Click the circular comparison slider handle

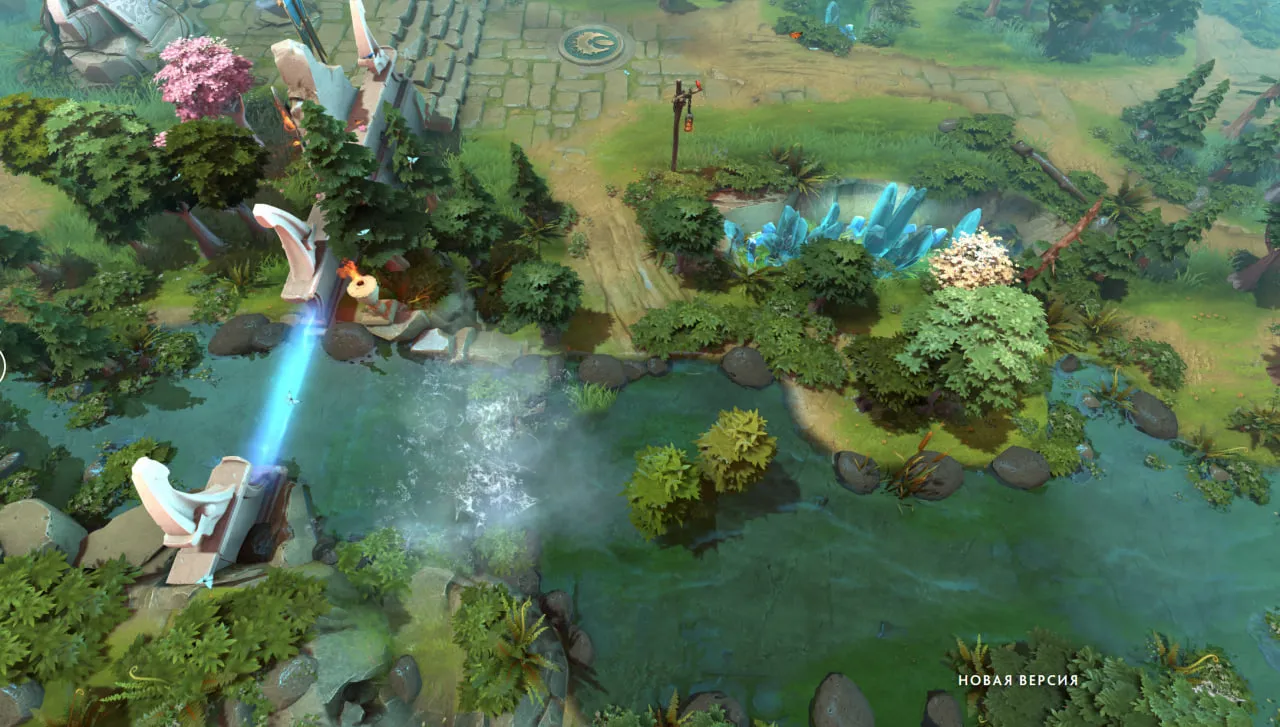click(x=1, y=366)
